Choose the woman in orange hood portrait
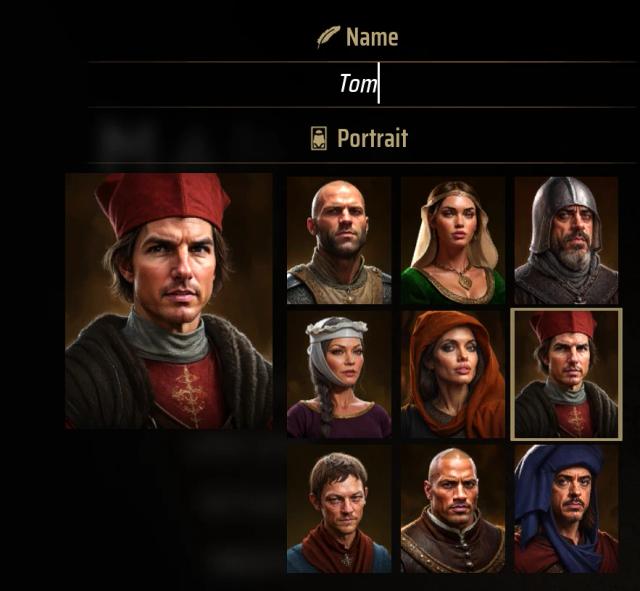Image resolution: width=640 pixels, height=591 pixels. point(452,374)
